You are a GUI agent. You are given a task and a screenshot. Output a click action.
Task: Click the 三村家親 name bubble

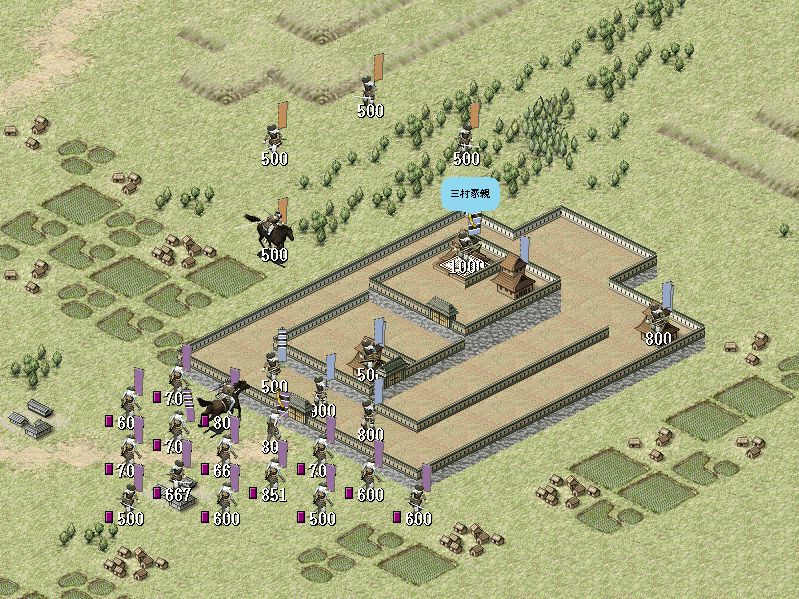(468, 192)
